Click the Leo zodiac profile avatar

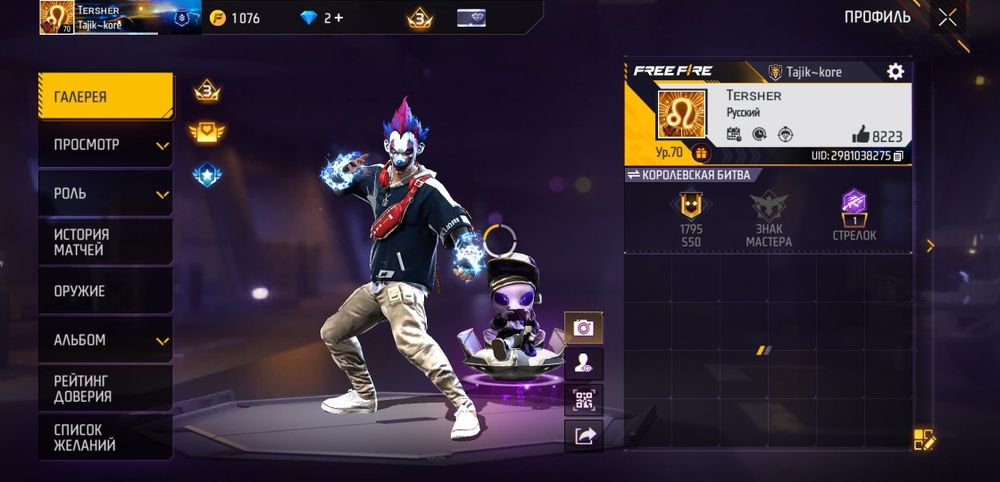681,113
